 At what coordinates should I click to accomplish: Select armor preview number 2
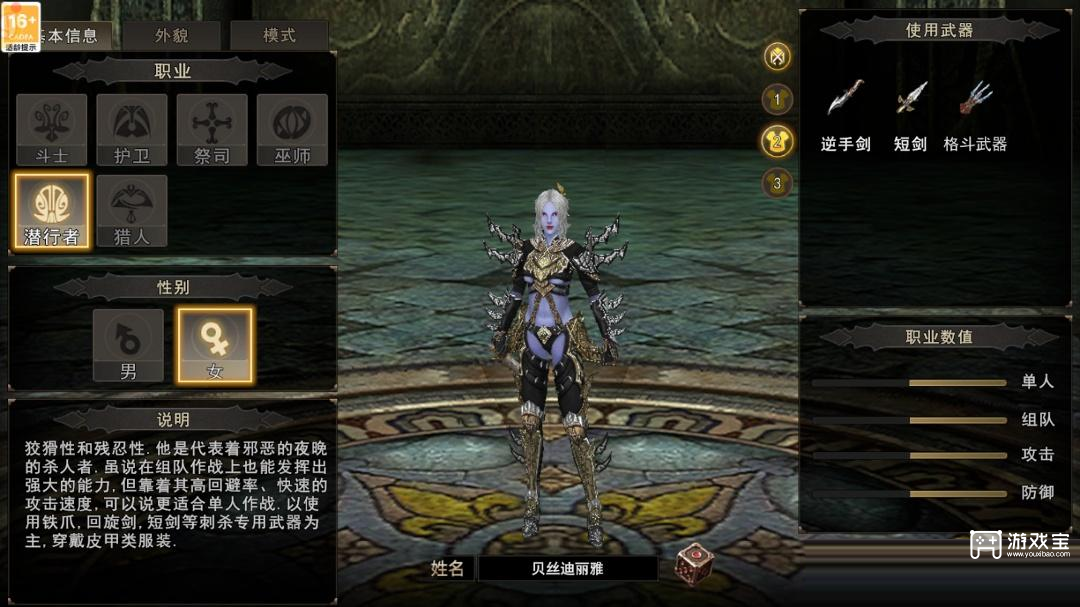[x=777, y=141]
